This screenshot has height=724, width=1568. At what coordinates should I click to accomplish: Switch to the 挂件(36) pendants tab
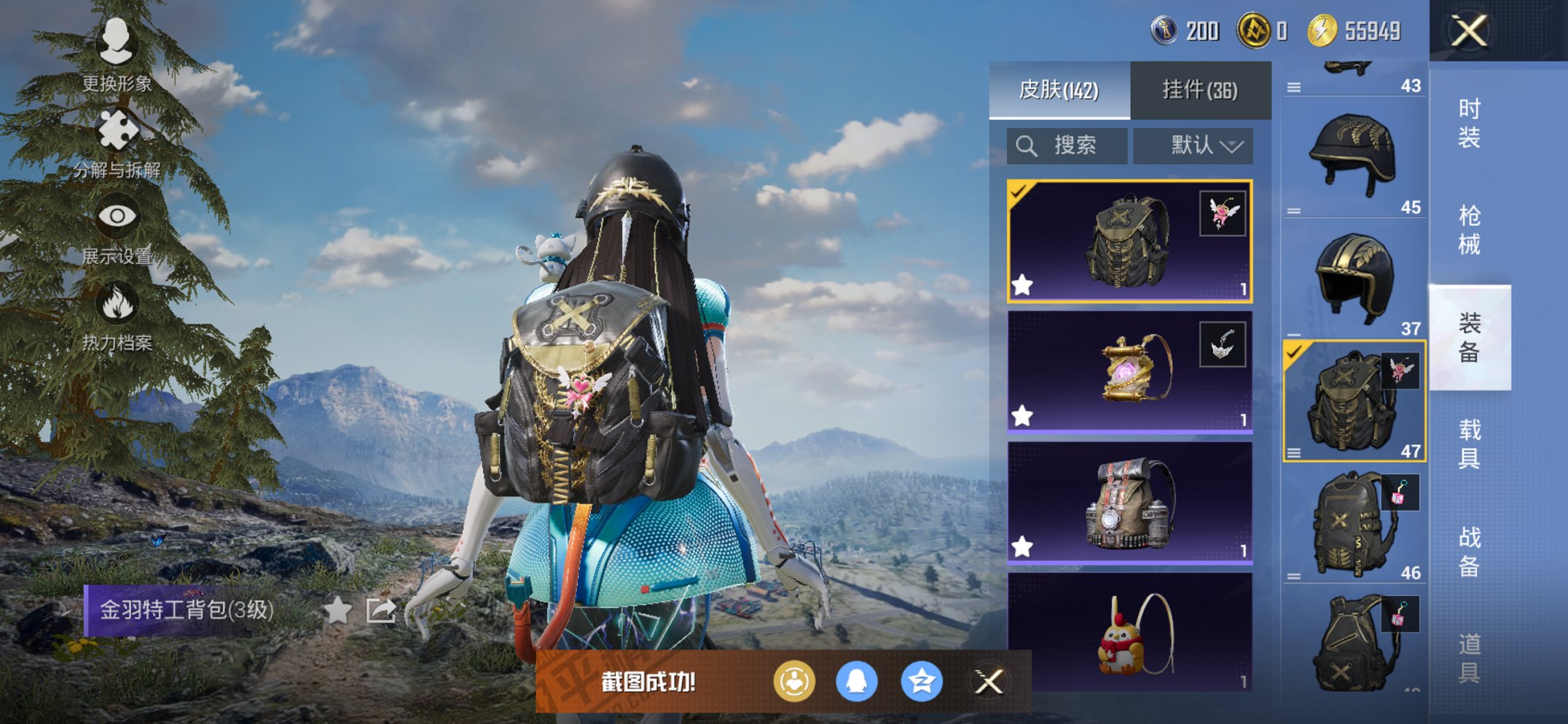point(1199,89)
